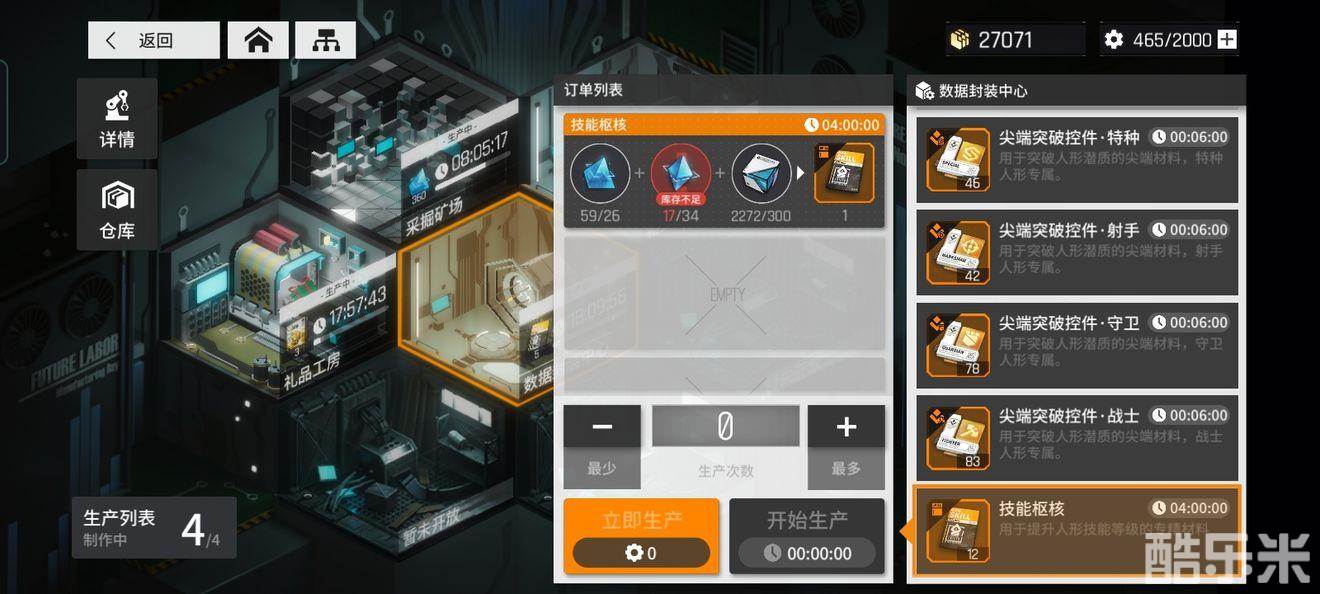The width and height of the screenshot is (1320, 594).
Task: Increase production count with plus button
Action: [x=846, y=427]
